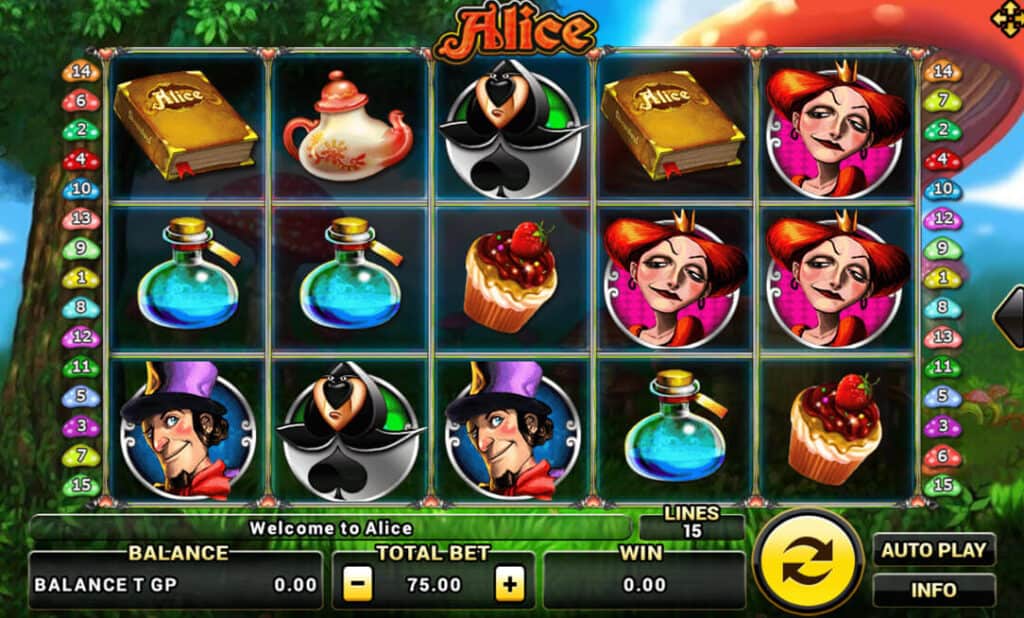Decrease total bet with the minus button
Image resolution: width=1024 pixels, height=618 pixels.
click(x=358, y=585)
